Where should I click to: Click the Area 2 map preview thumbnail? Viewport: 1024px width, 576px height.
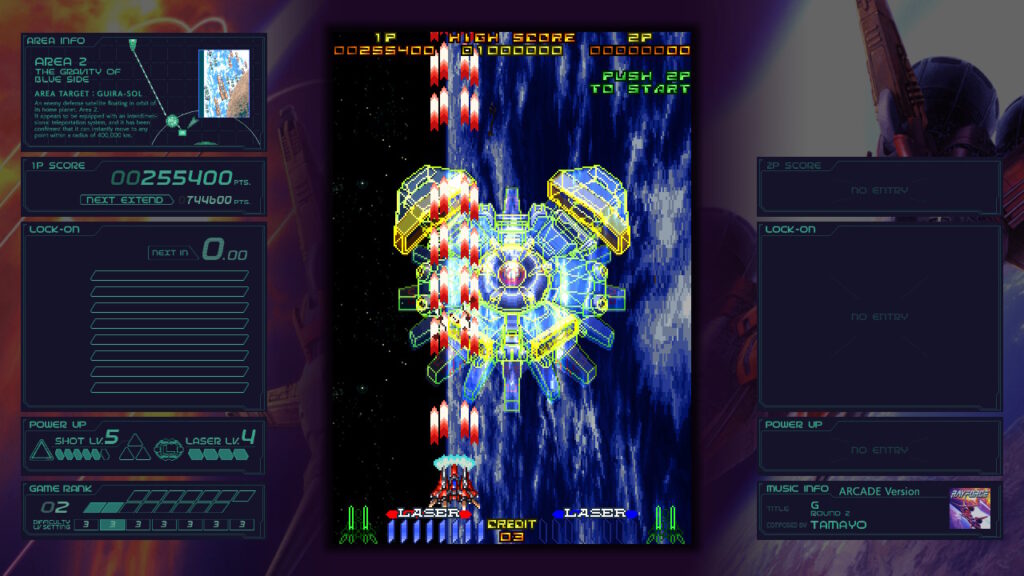[x=224, y=83]
